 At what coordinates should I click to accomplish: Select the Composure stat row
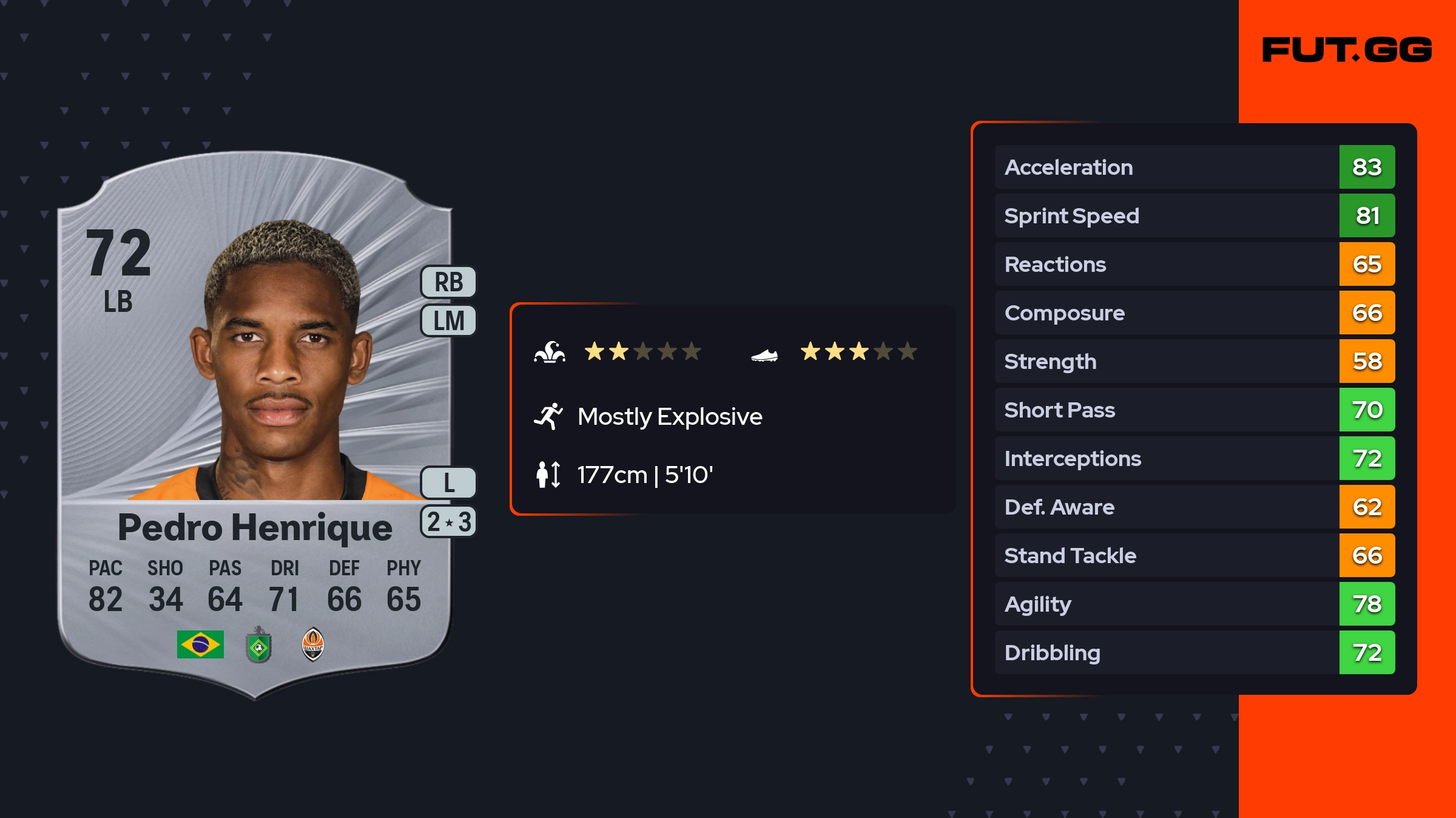[x=1194, y=313]
